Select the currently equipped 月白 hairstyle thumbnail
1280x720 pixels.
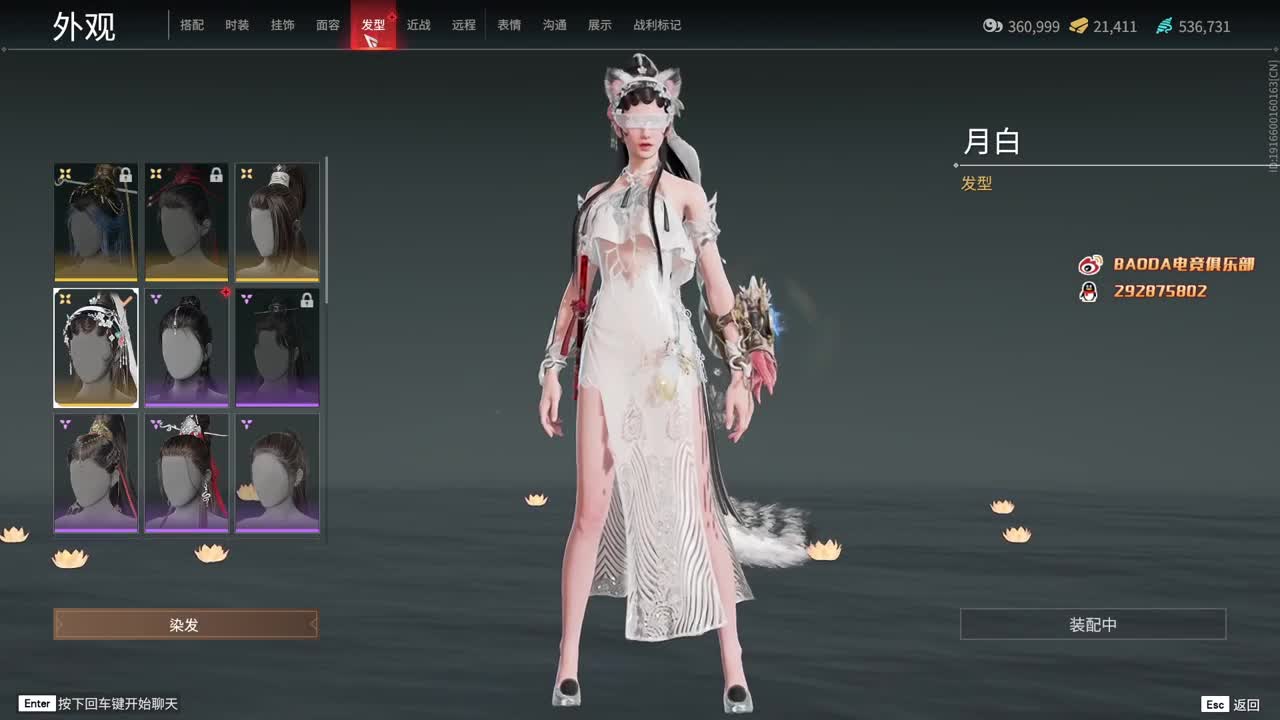click(x=95, y=347)
